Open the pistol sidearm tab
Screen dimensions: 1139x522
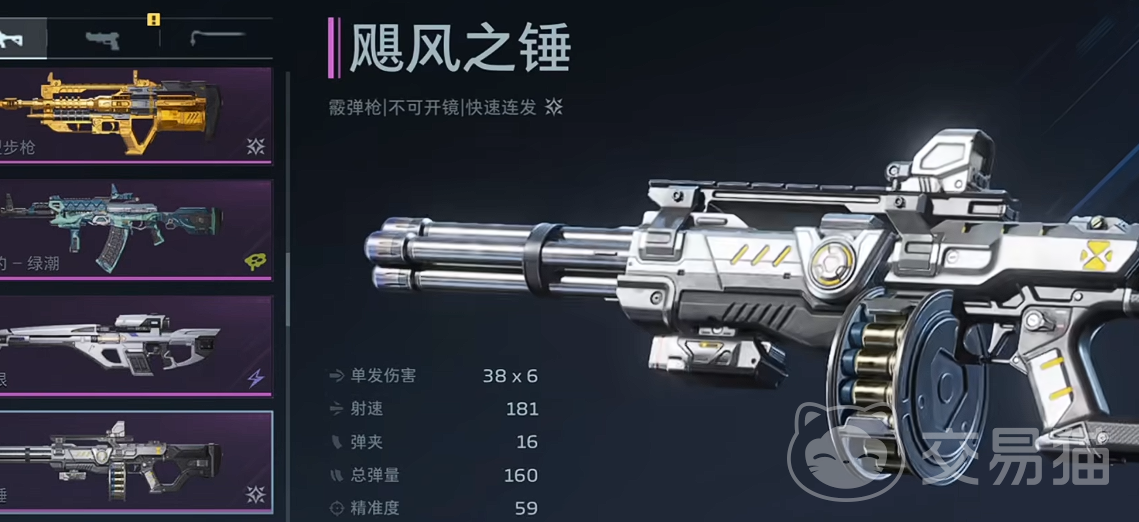pos(103,39)
